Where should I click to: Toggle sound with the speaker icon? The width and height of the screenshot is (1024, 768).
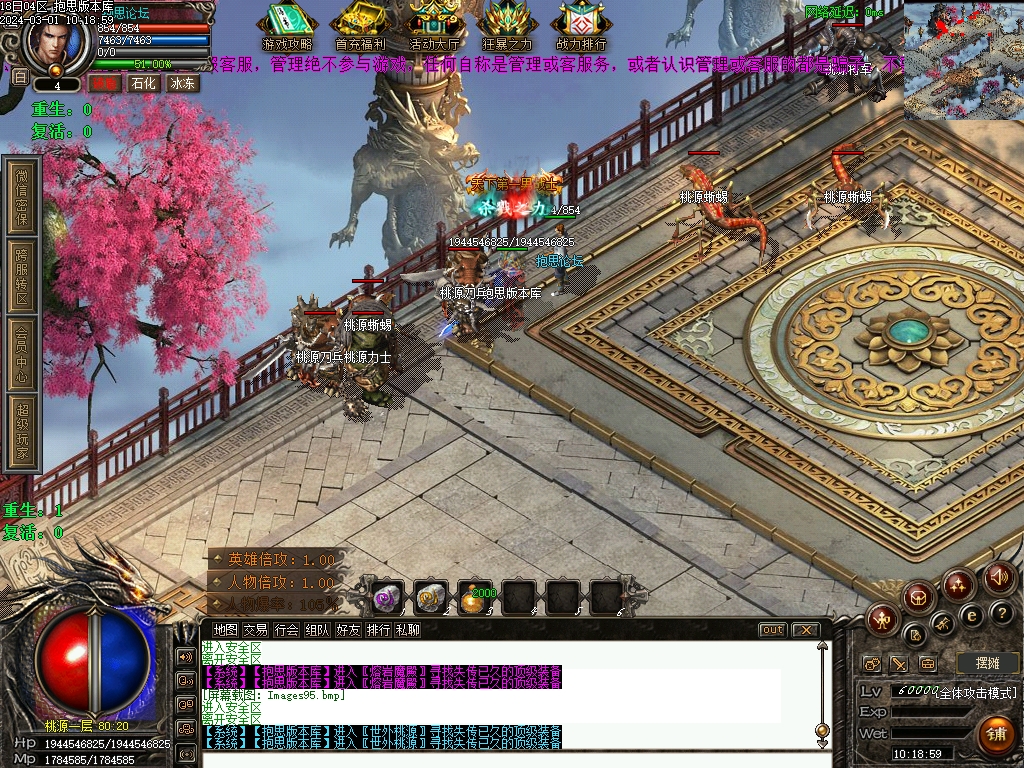coord(998,578)
